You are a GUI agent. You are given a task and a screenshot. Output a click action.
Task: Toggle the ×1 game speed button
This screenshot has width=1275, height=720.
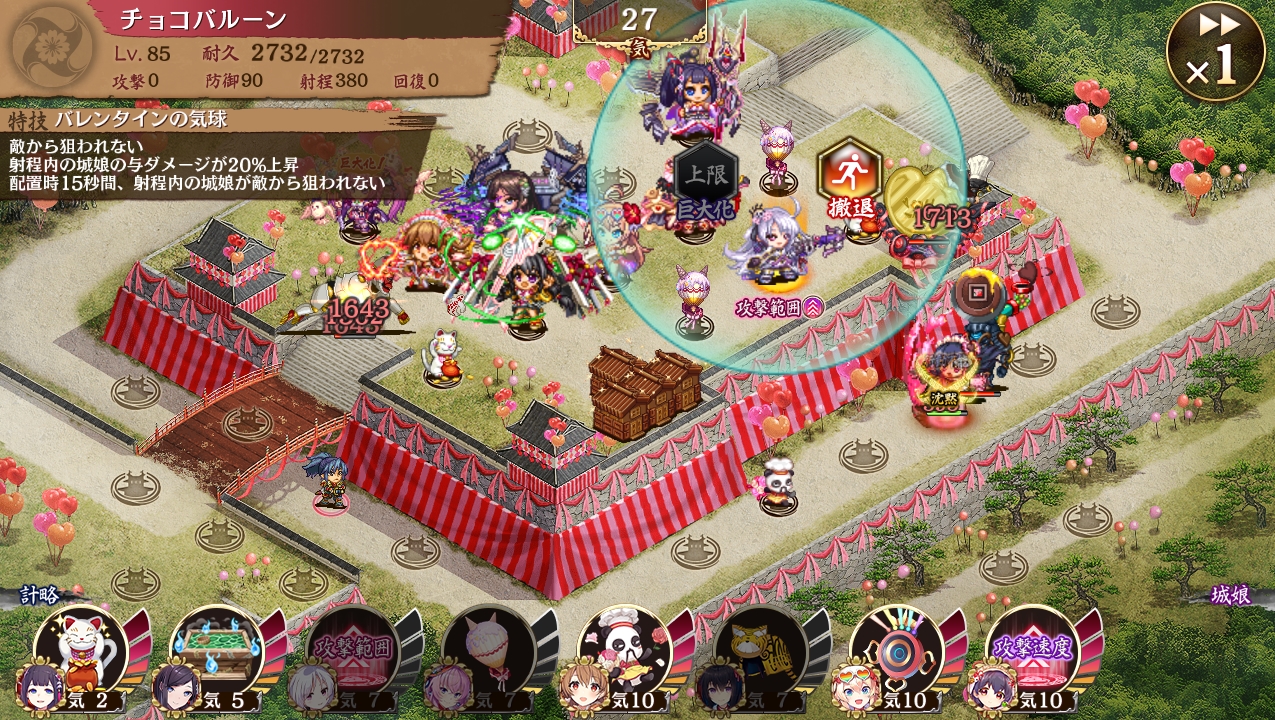[x=1215, y=52]
